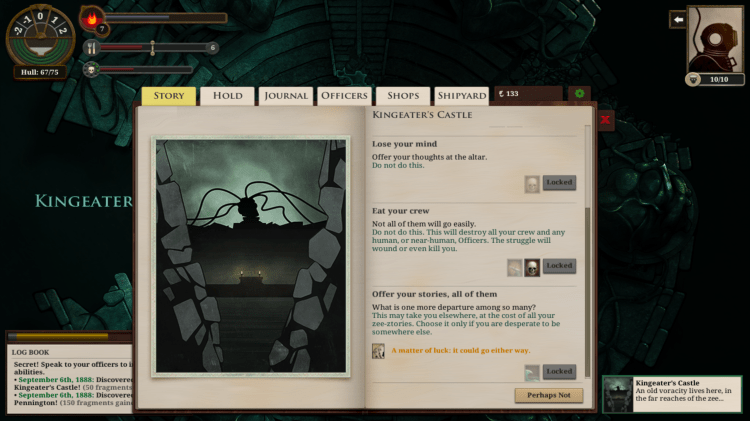Click Locked button under Lose your mind
The width and height of the screenshot is (750, 421).
point(559,183)
